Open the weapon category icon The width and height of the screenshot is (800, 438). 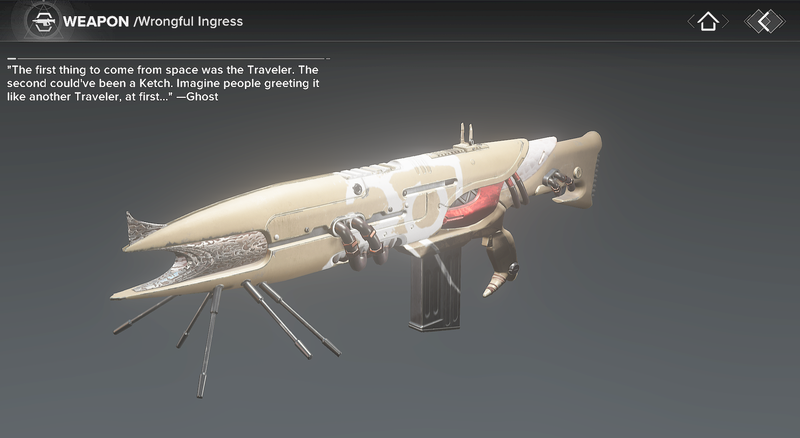click(41, 20)
